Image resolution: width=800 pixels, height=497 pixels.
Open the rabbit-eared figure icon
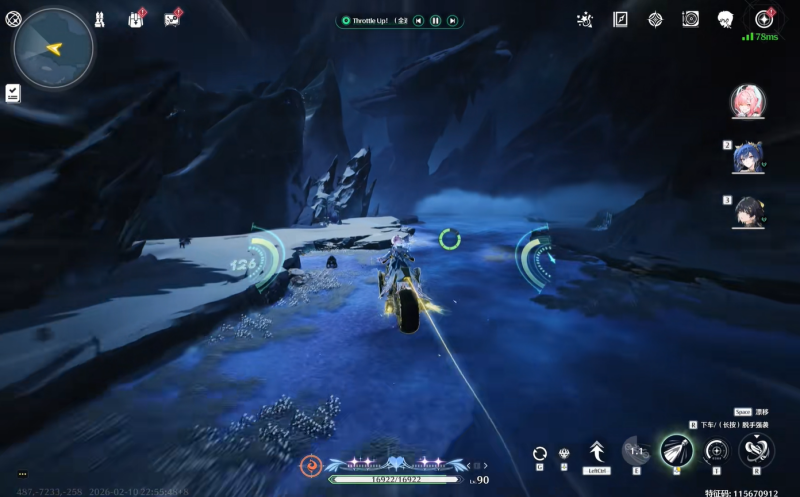100,19
